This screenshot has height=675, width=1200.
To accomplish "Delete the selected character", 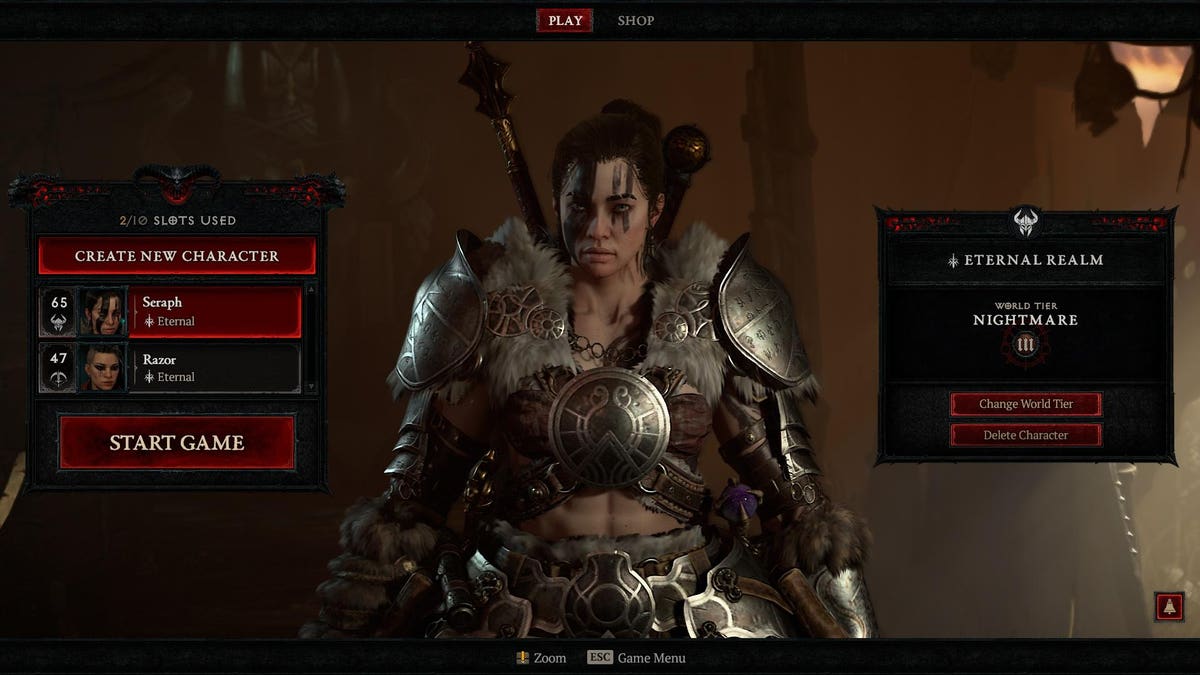I will (x=1026, y=435).
